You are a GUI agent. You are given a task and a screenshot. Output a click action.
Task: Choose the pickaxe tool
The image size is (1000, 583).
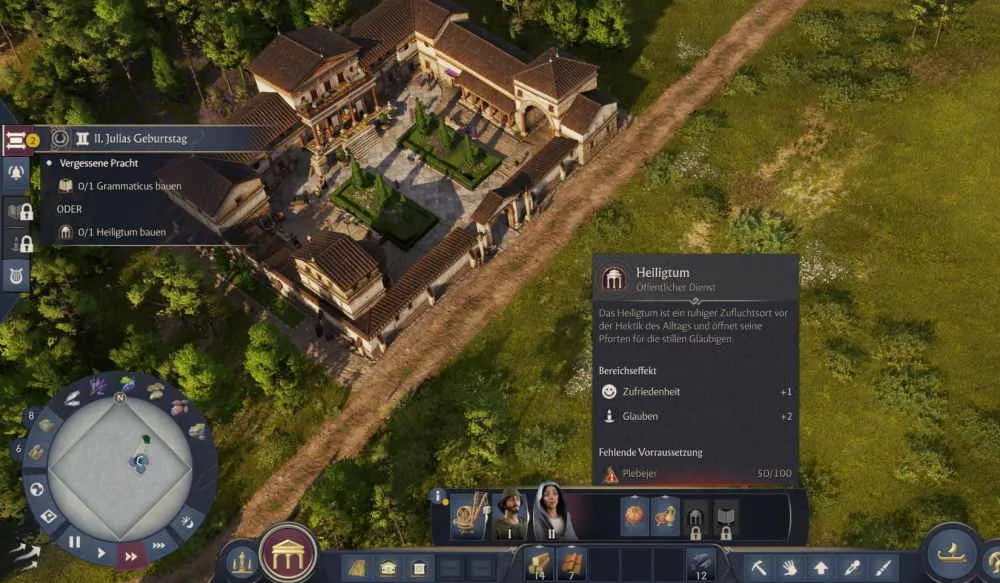pos(761,568)
